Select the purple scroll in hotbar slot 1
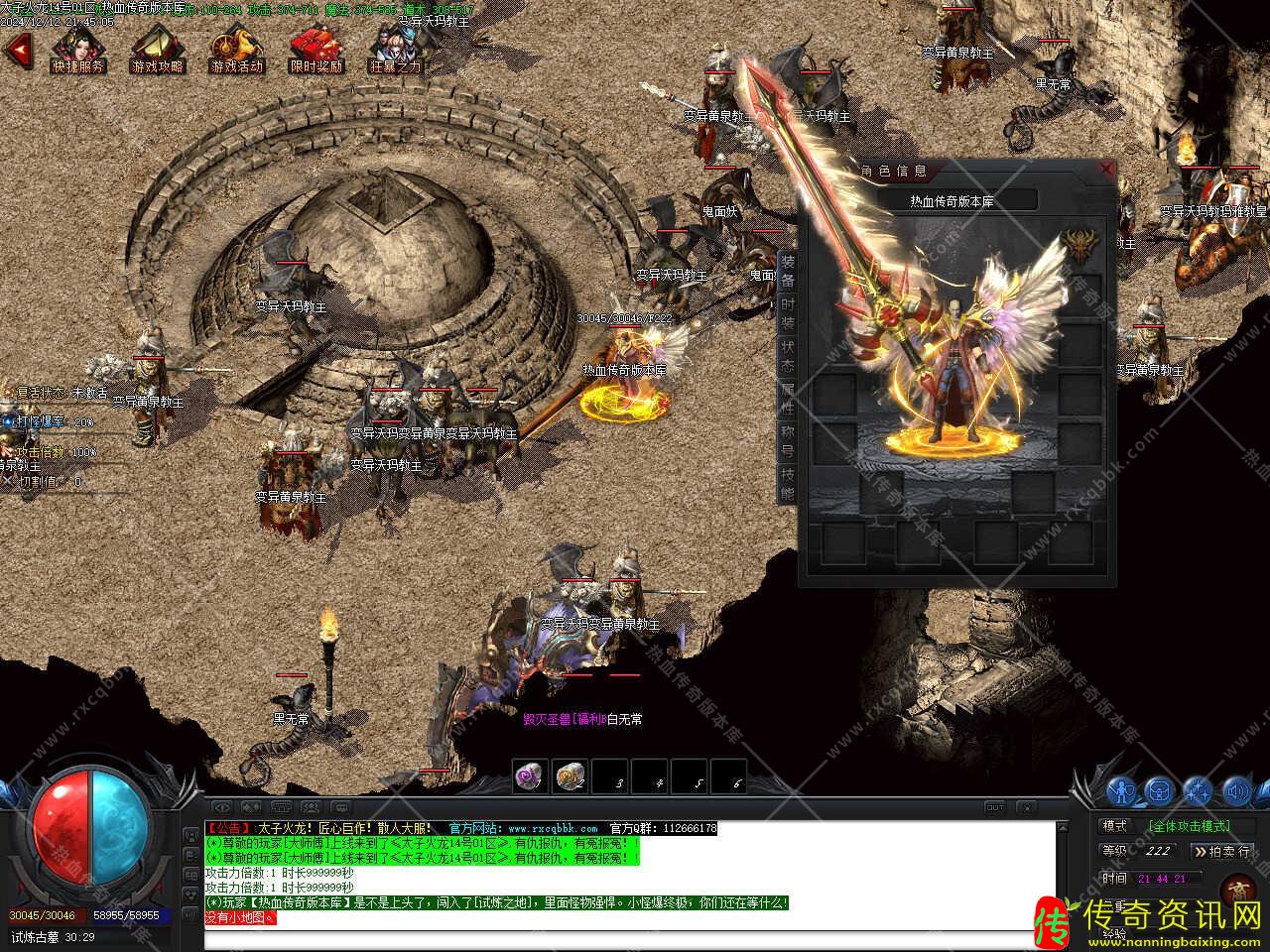Image resolution: width=1270 pixels, height=952 pixels. click(x=531, y=776)
